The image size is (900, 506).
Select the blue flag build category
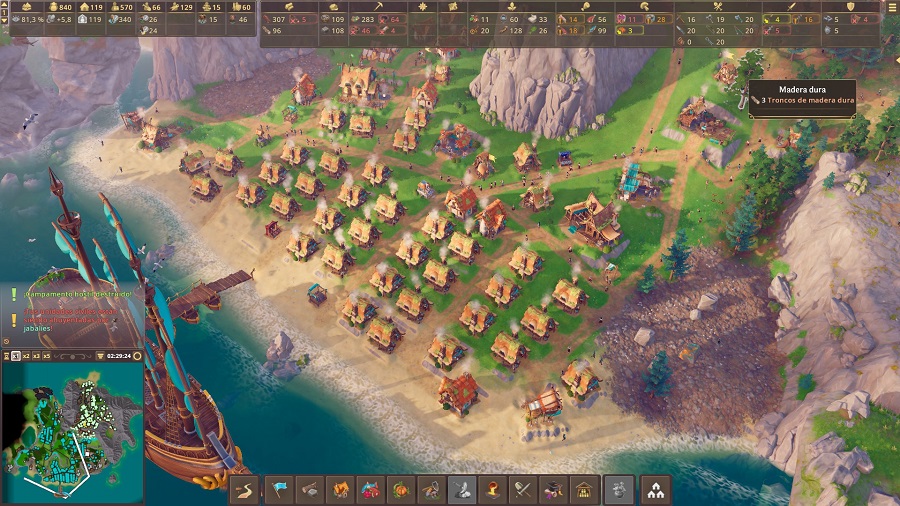coord(282,489)
